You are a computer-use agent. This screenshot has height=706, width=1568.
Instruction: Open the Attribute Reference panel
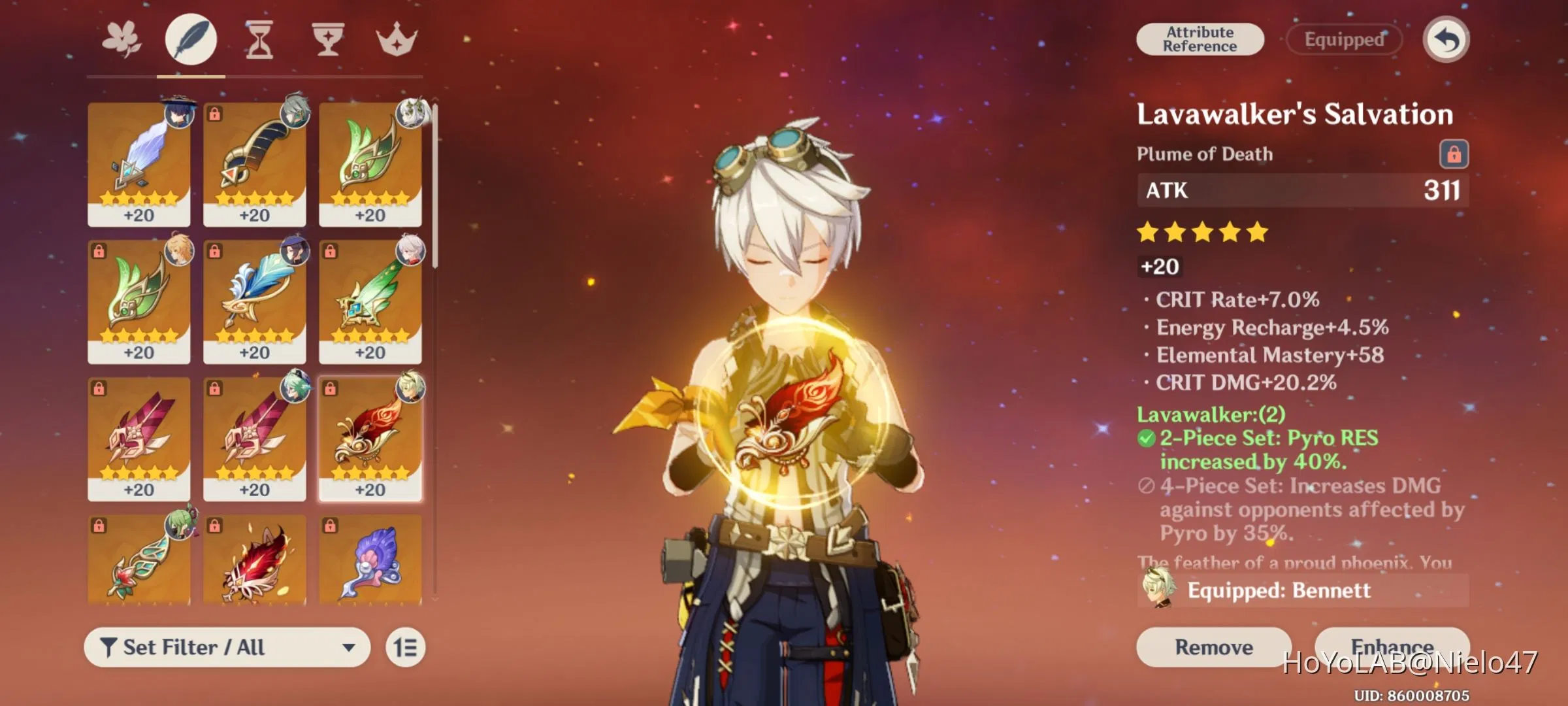(1201, 39)
